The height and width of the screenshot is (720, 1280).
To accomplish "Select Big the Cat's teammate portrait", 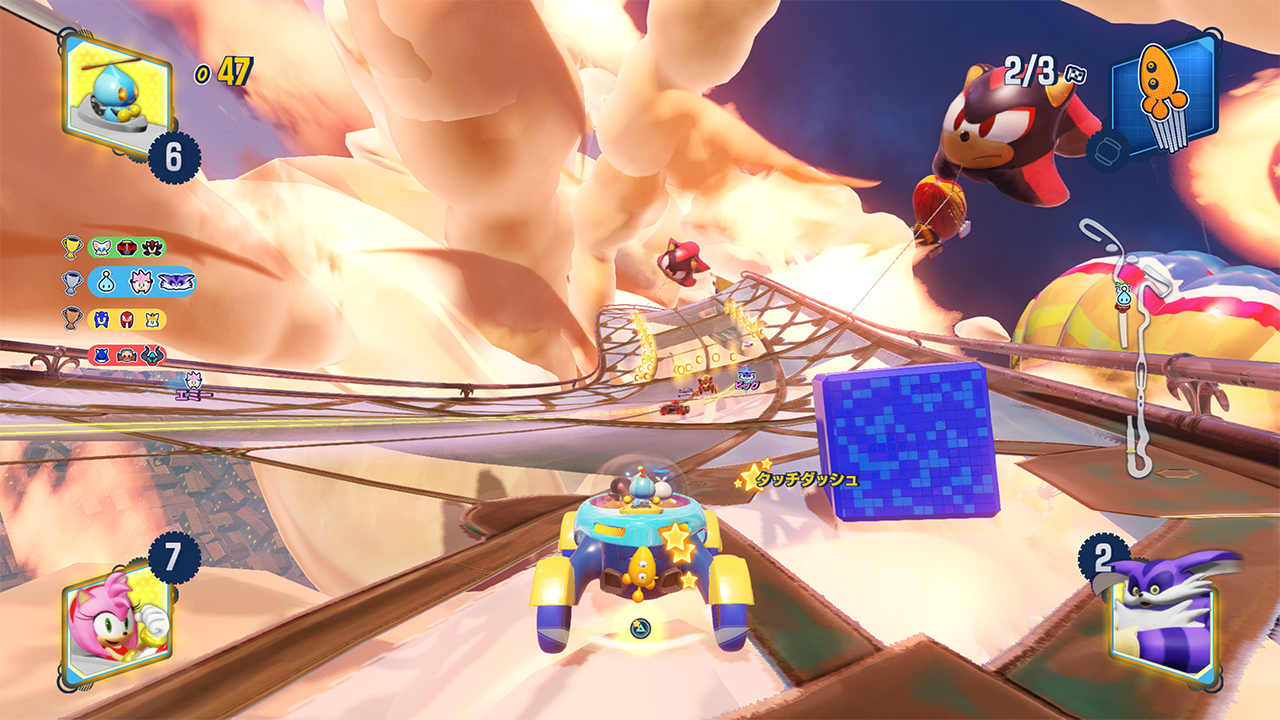I will tap(1163, 612).
